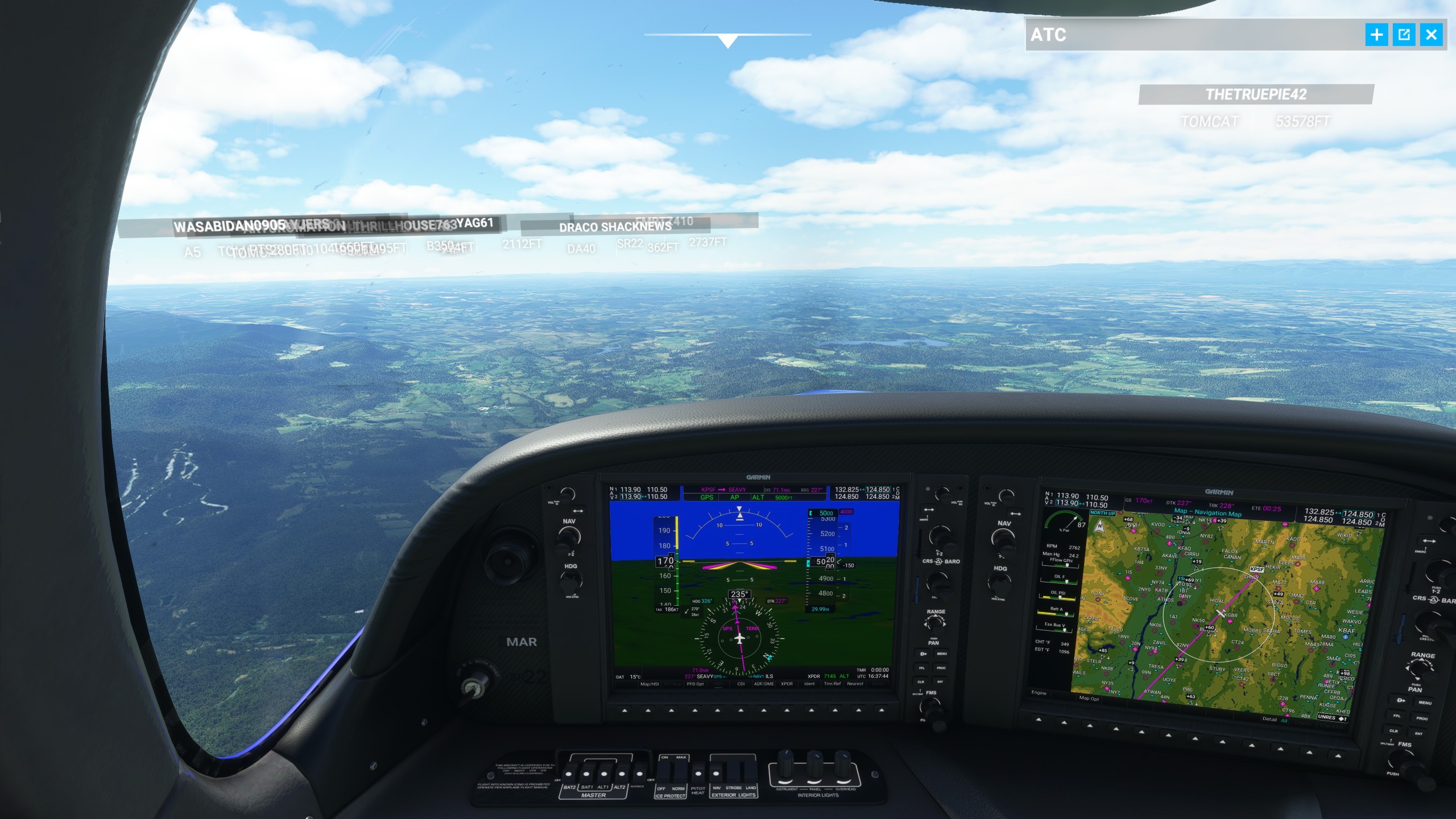Toggle the BAT1 master switch
The width and height of the screenshot is (1456, 819).
[586, 773]
